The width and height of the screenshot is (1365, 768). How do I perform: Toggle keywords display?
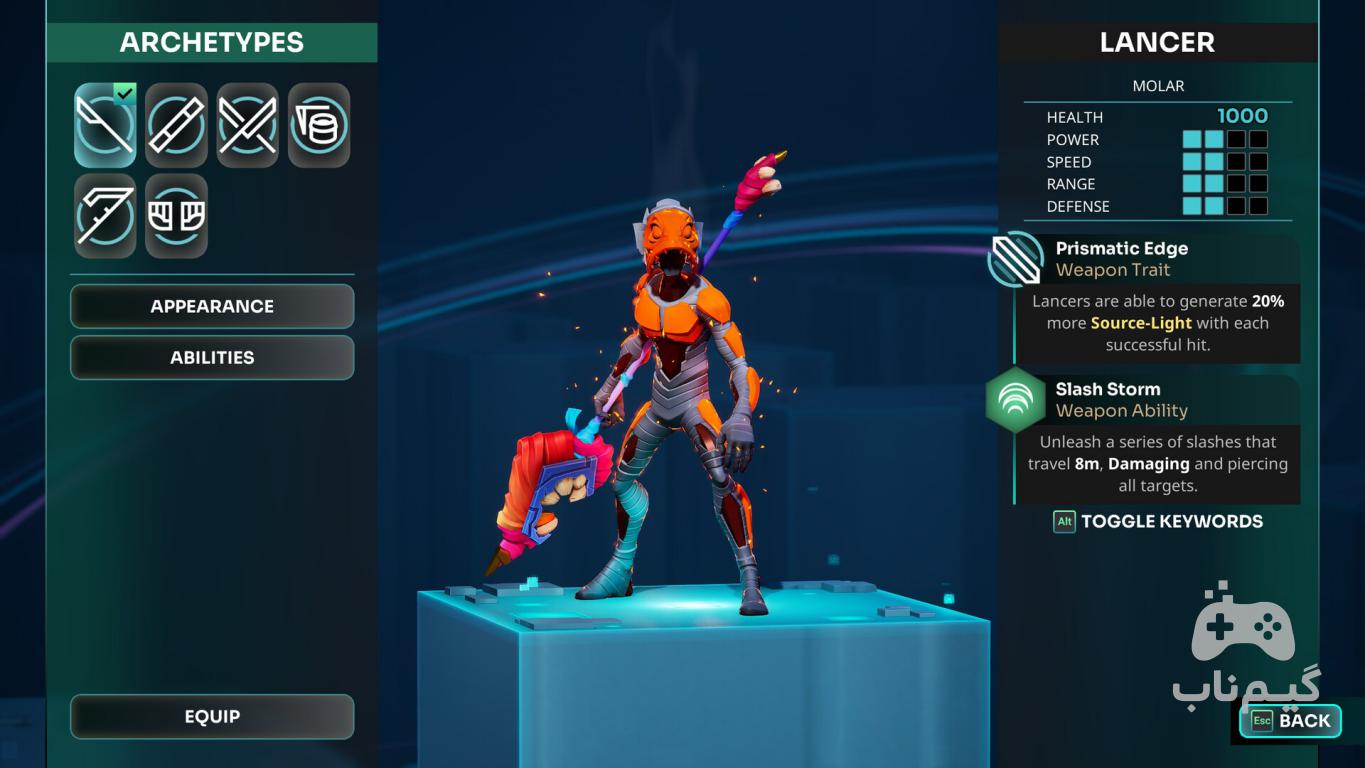click(x=1158, y=521)
